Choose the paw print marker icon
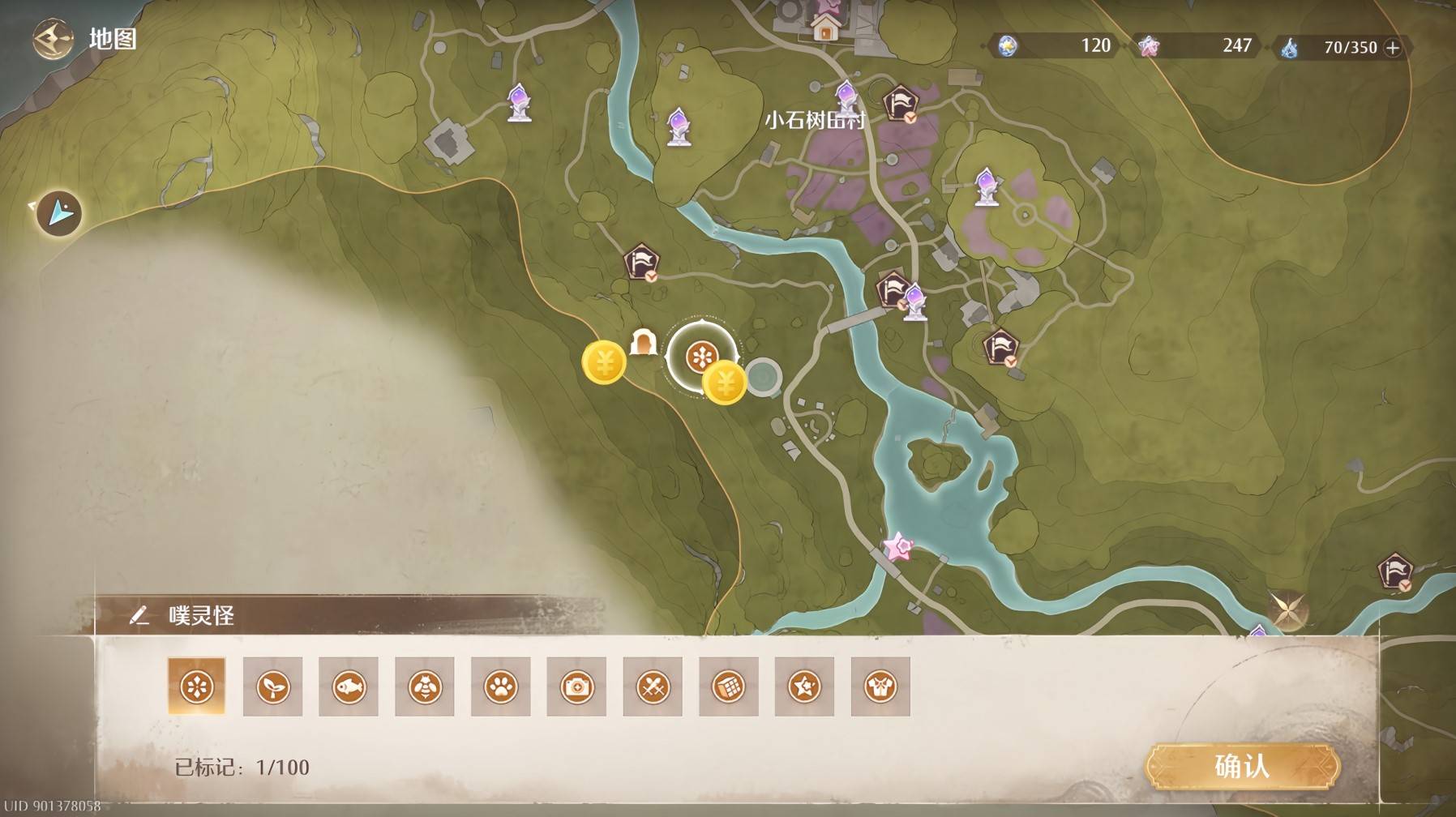The image size is (1456, 817). click(501, 687)
